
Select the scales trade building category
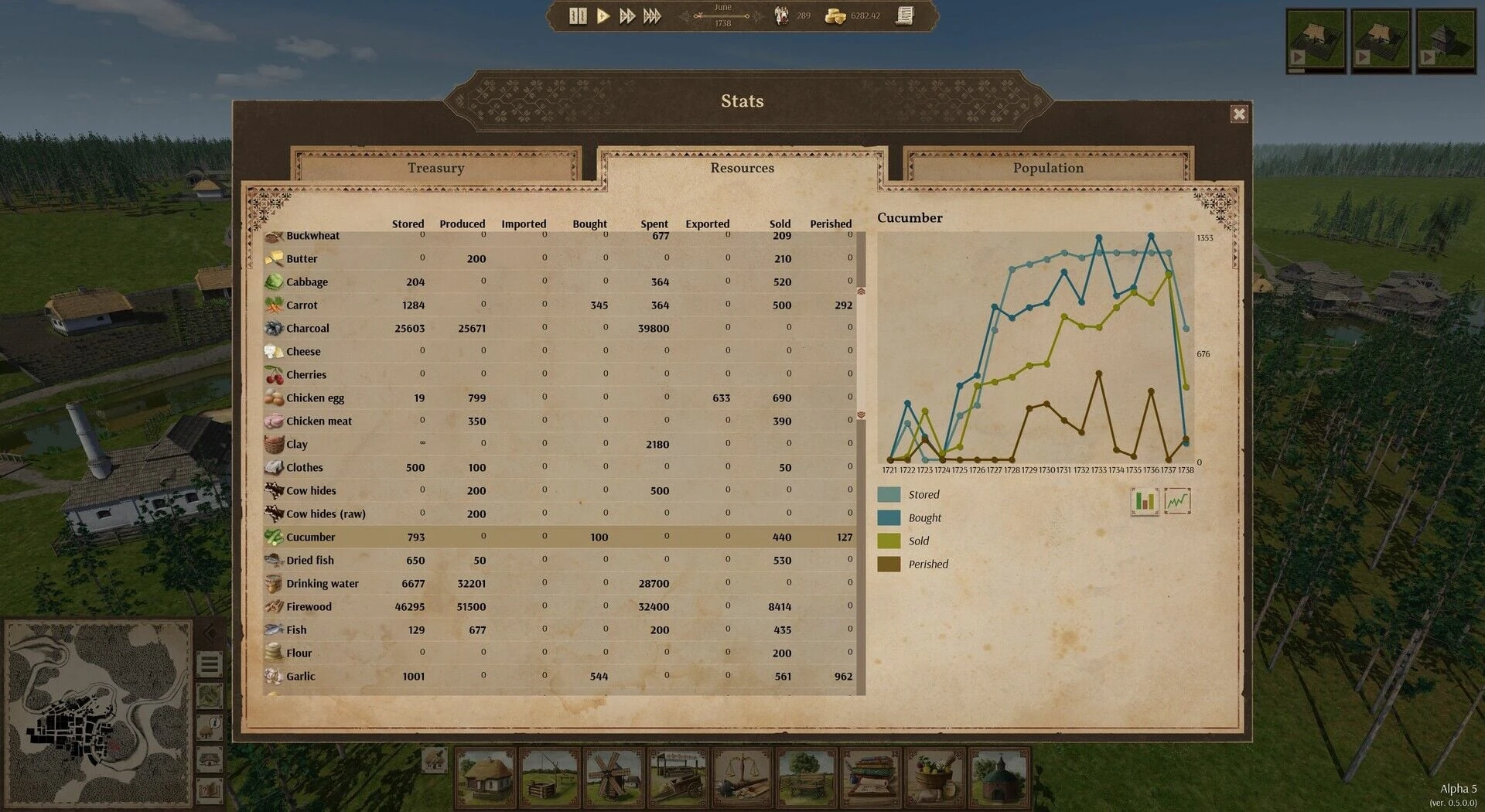(742, 776)
